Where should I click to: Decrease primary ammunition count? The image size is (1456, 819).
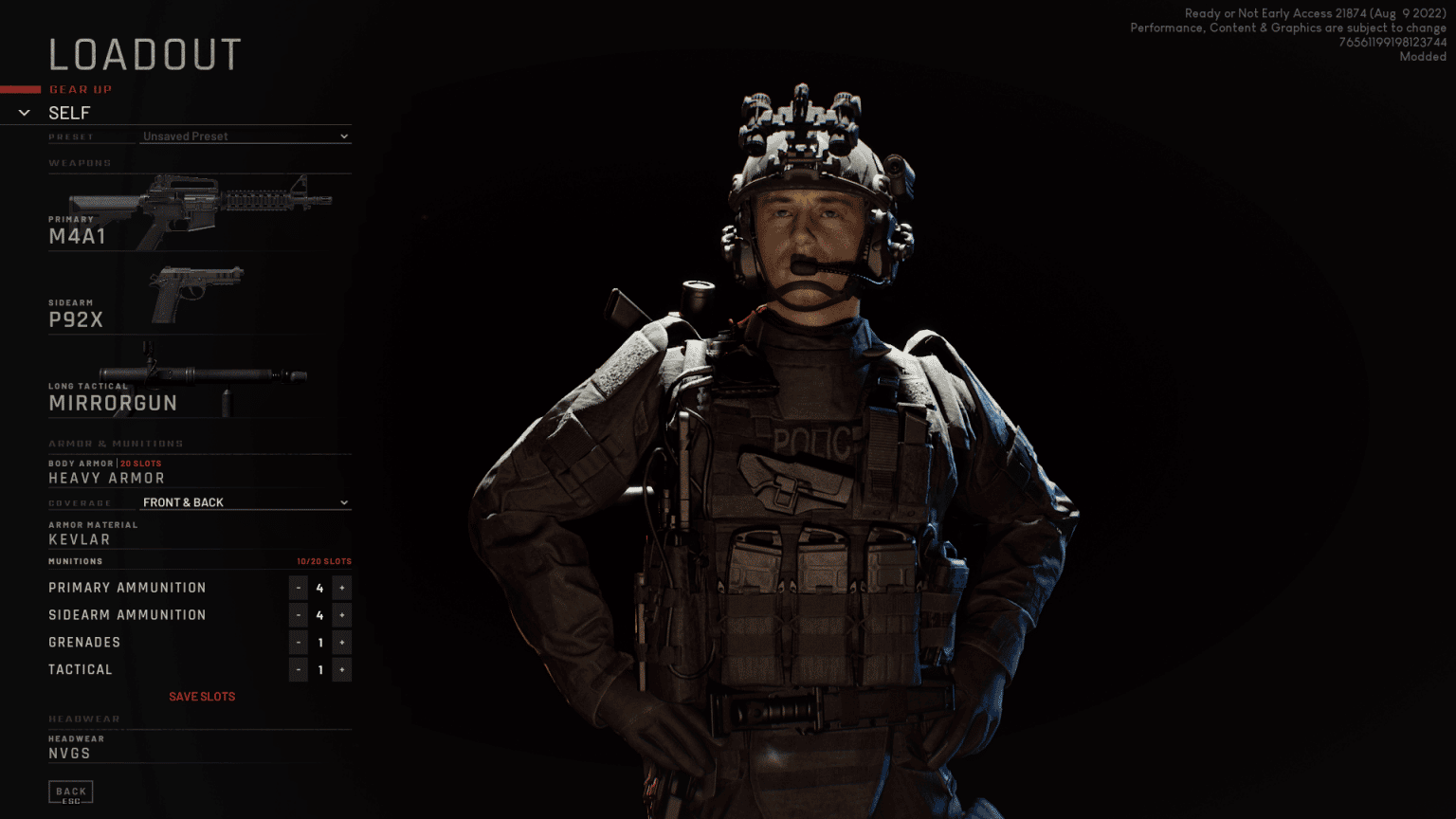pyautogui.click(x=298, y=587)
